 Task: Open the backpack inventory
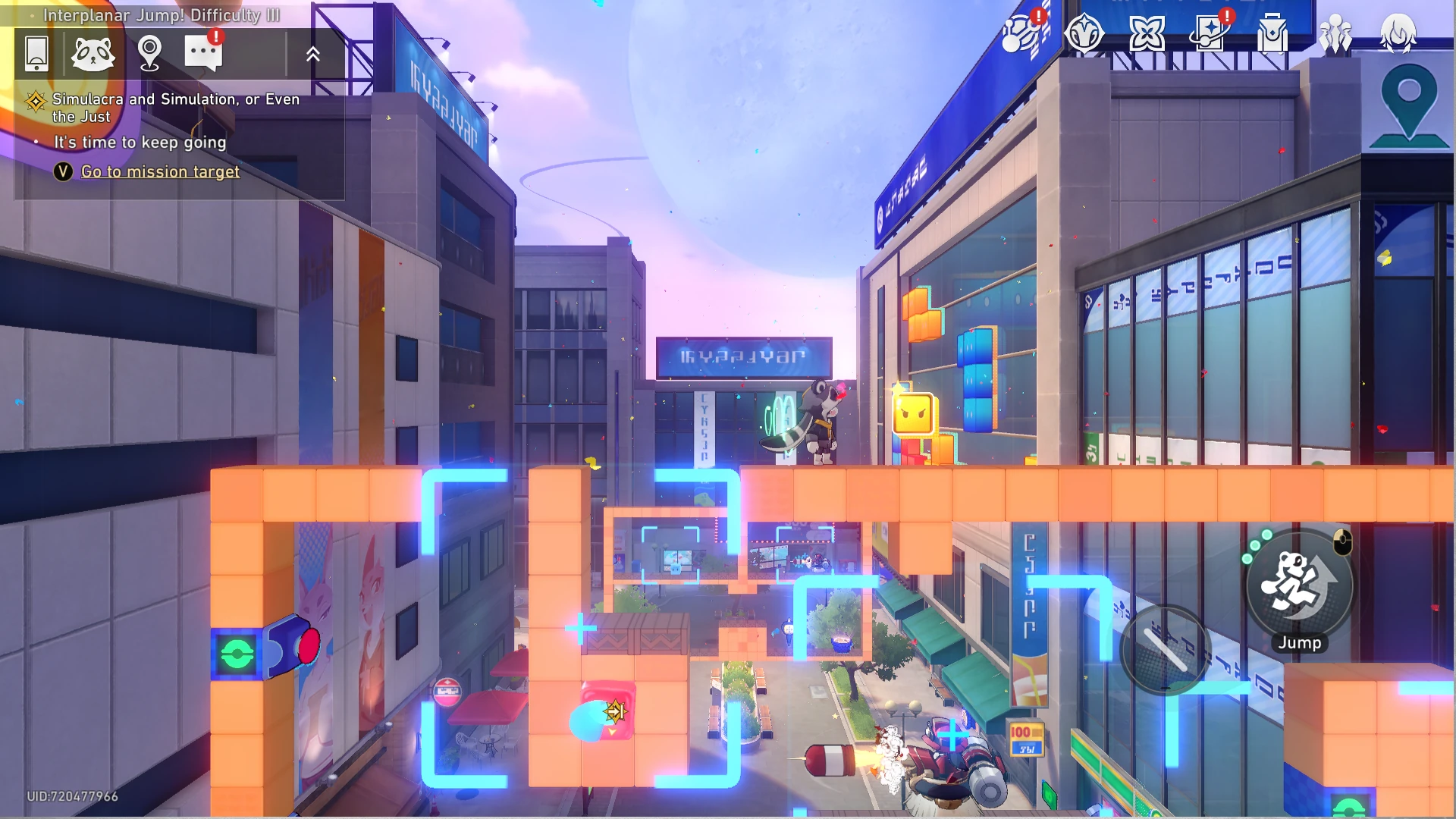tap(1272, 34)
